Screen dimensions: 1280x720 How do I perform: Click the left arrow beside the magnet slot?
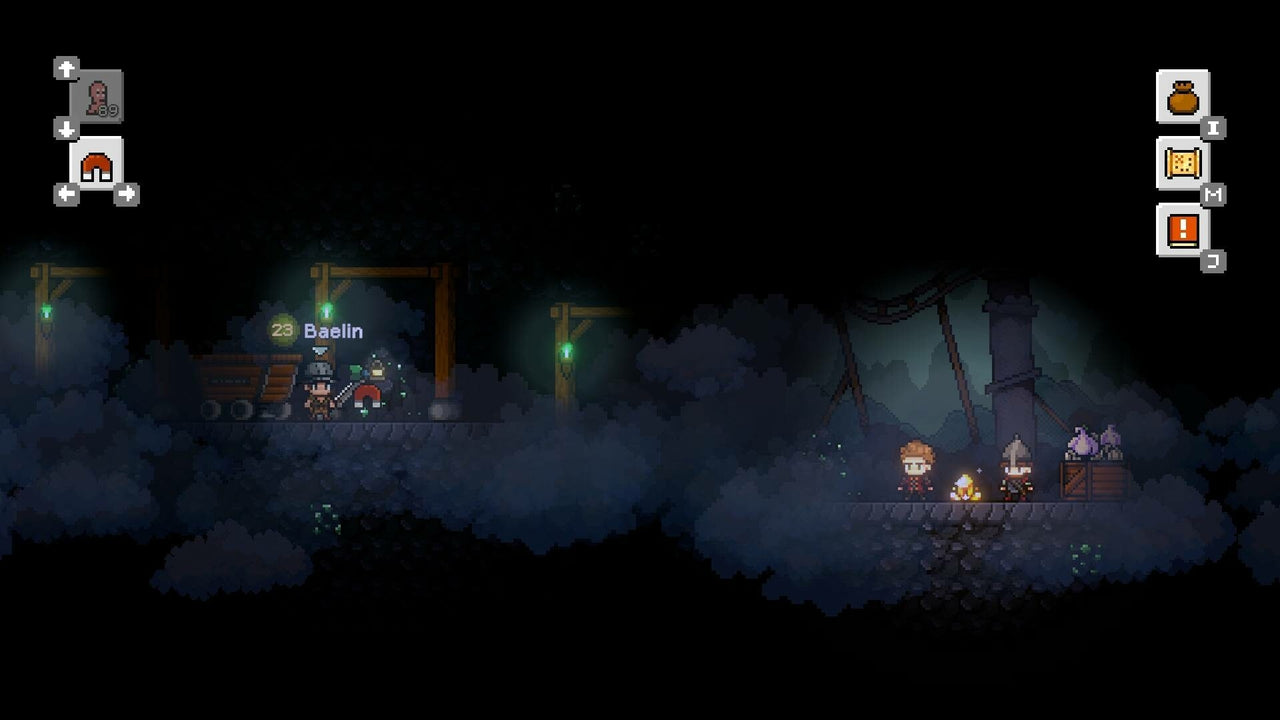[x=66, y=194]
